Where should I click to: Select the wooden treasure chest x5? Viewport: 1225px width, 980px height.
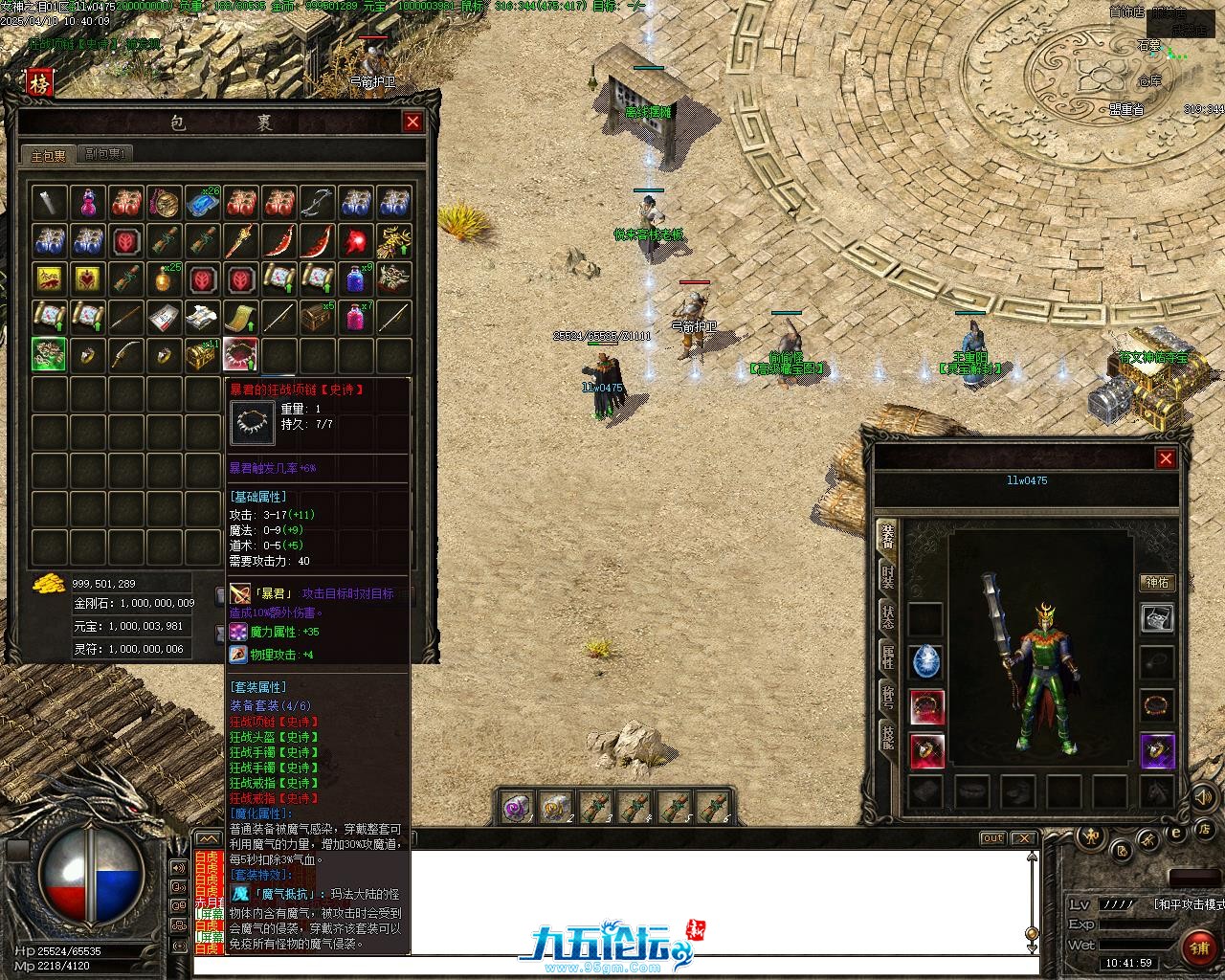317,317
